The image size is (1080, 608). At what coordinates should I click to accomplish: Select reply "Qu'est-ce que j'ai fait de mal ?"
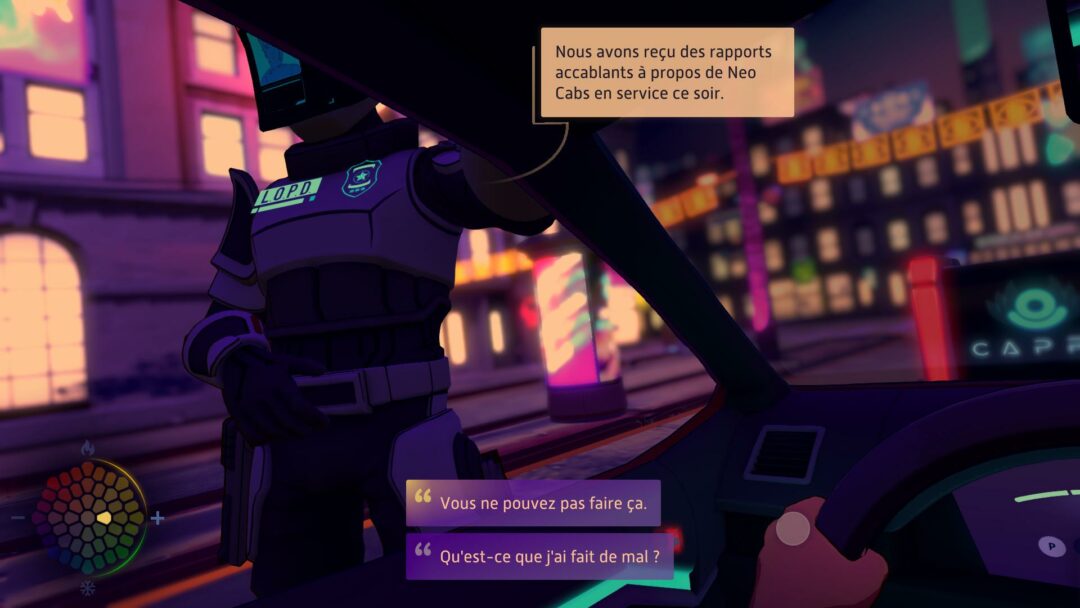[x=544, y=557]
